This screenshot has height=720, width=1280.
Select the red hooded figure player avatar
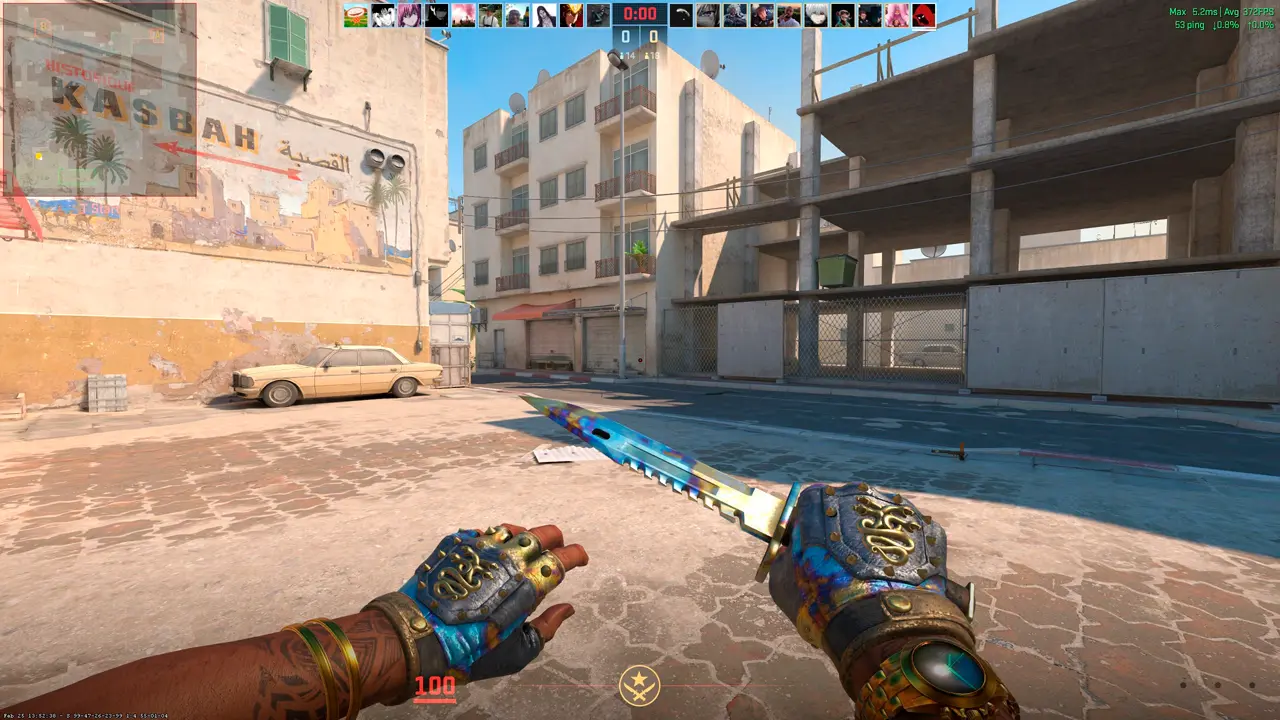click(924, 15)
